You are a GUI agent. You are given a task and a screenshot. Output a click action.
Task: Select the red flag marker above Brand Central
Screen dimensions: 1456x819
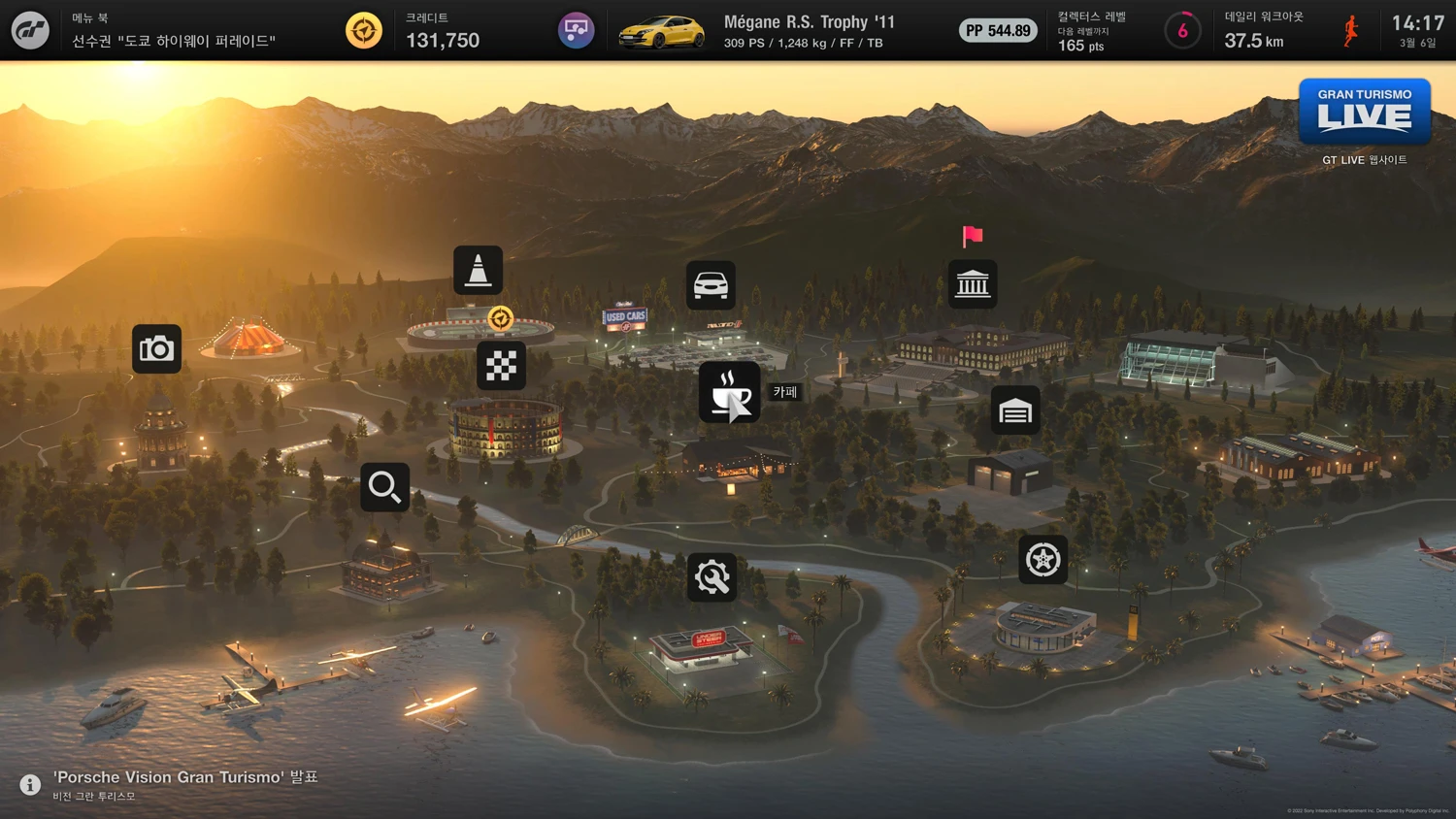[x=973, y=236]
